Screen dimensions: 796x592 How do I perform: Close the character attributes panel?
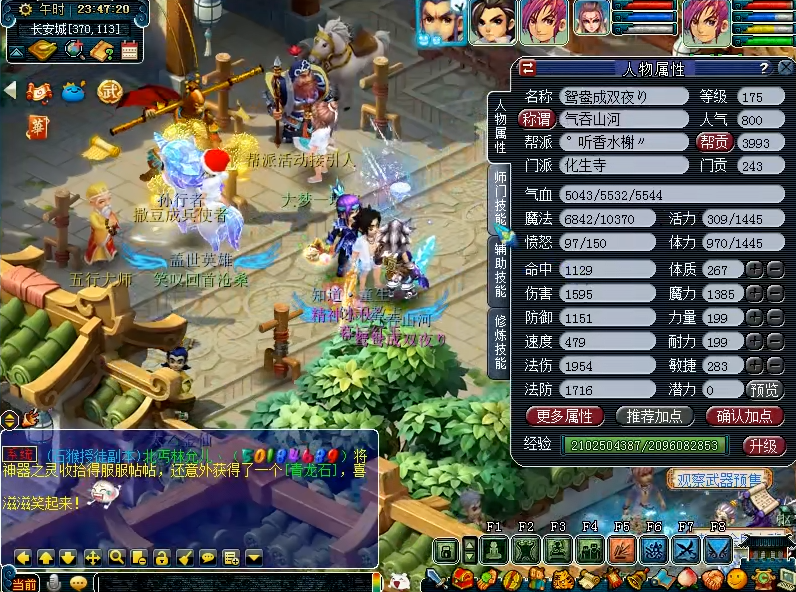click(x=783, y=68)
